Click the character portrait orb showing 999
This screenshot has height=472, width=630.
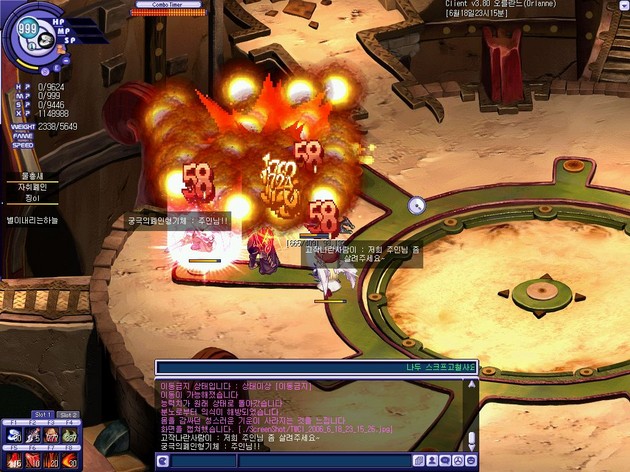pos(26,27)
